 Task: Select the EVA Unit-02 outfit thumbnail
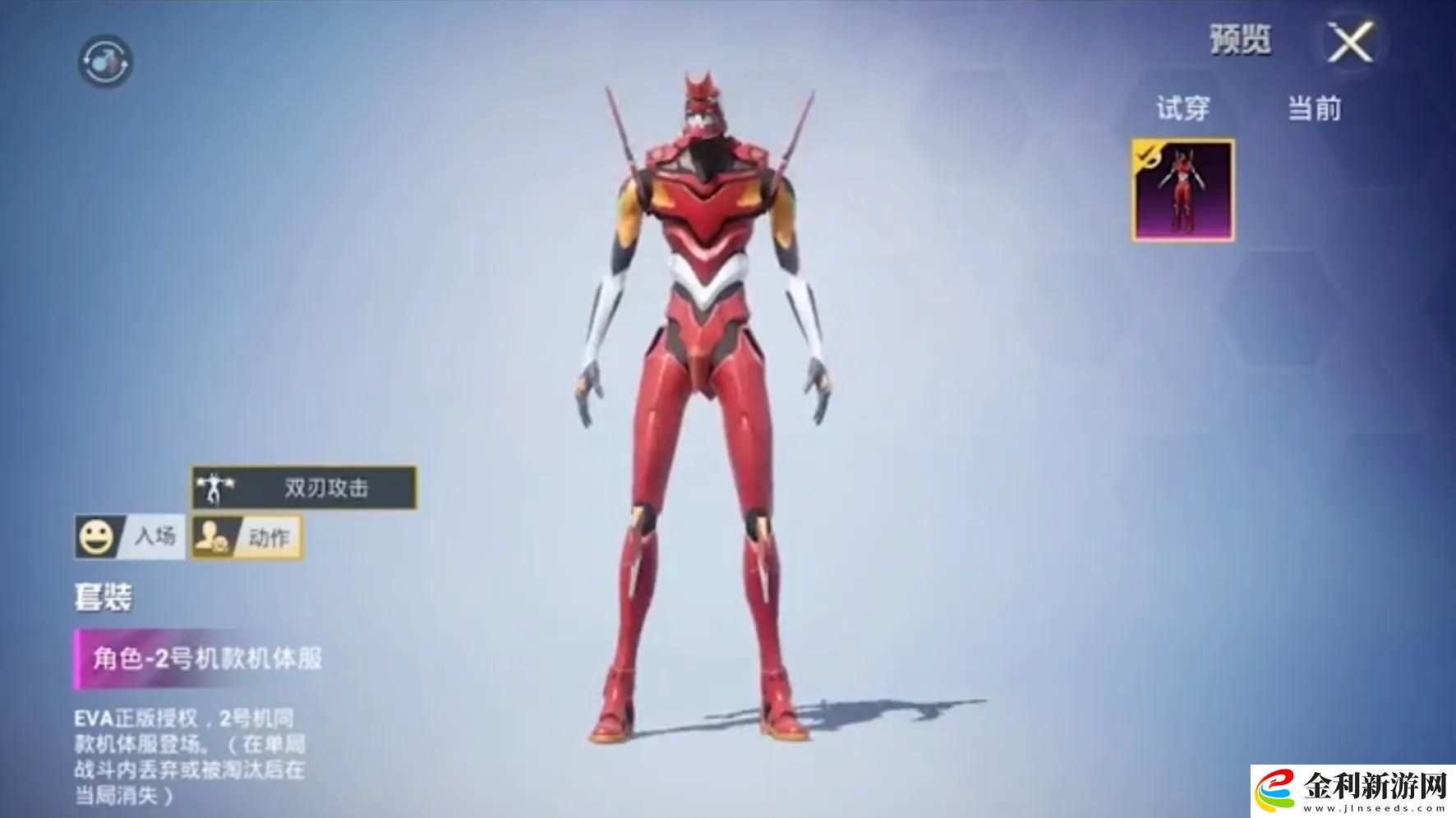tap(1182, 190)
